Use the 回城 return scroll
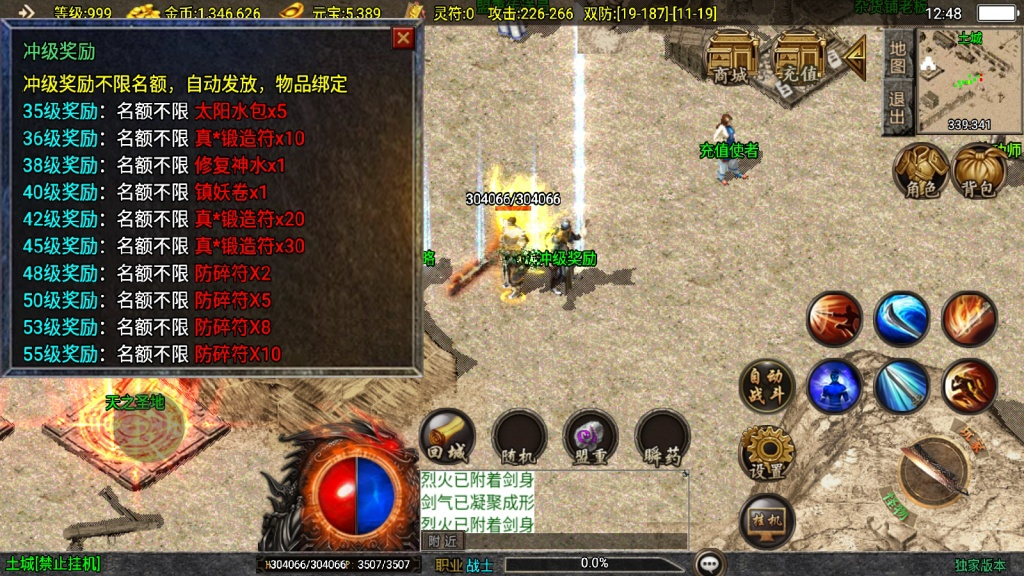The width and height of the screenshot is (1024, 576). (448, 437)
